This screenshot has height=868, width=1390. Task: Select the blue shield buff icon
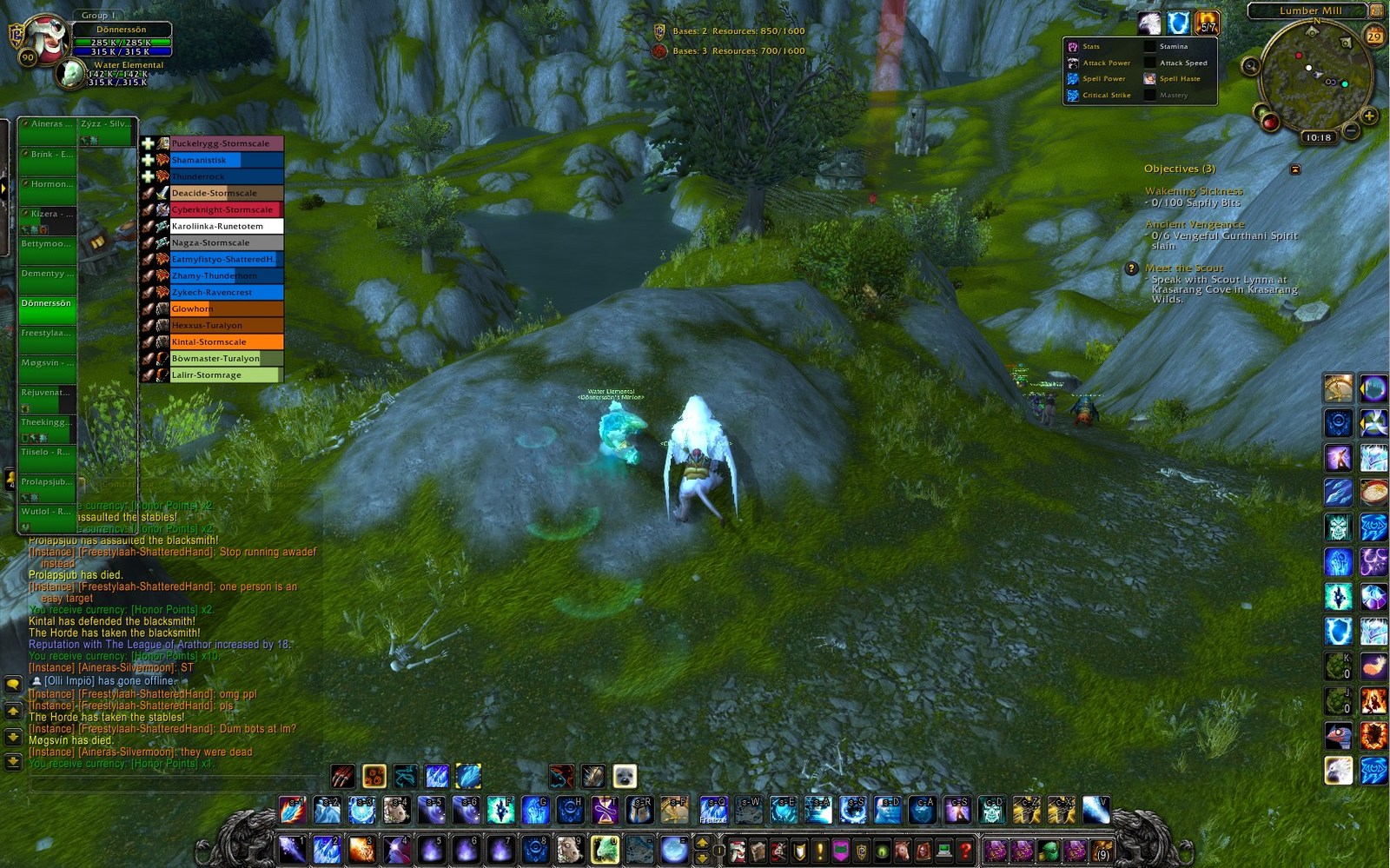1178,23
